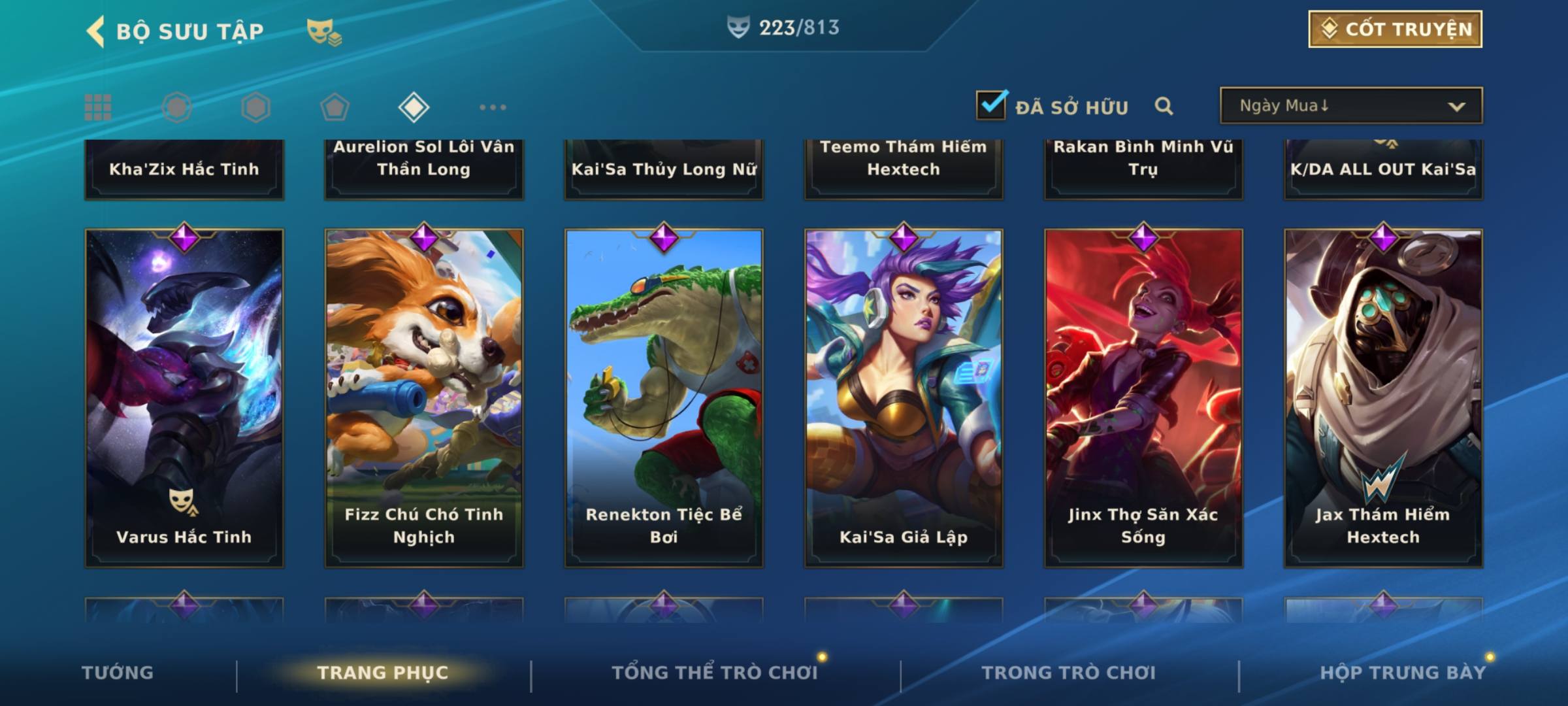The height and width of the screenshot is (706, 1568).
Task: View Renekton Tiệc Bể Bơi skin
Action: pos(664,397)
